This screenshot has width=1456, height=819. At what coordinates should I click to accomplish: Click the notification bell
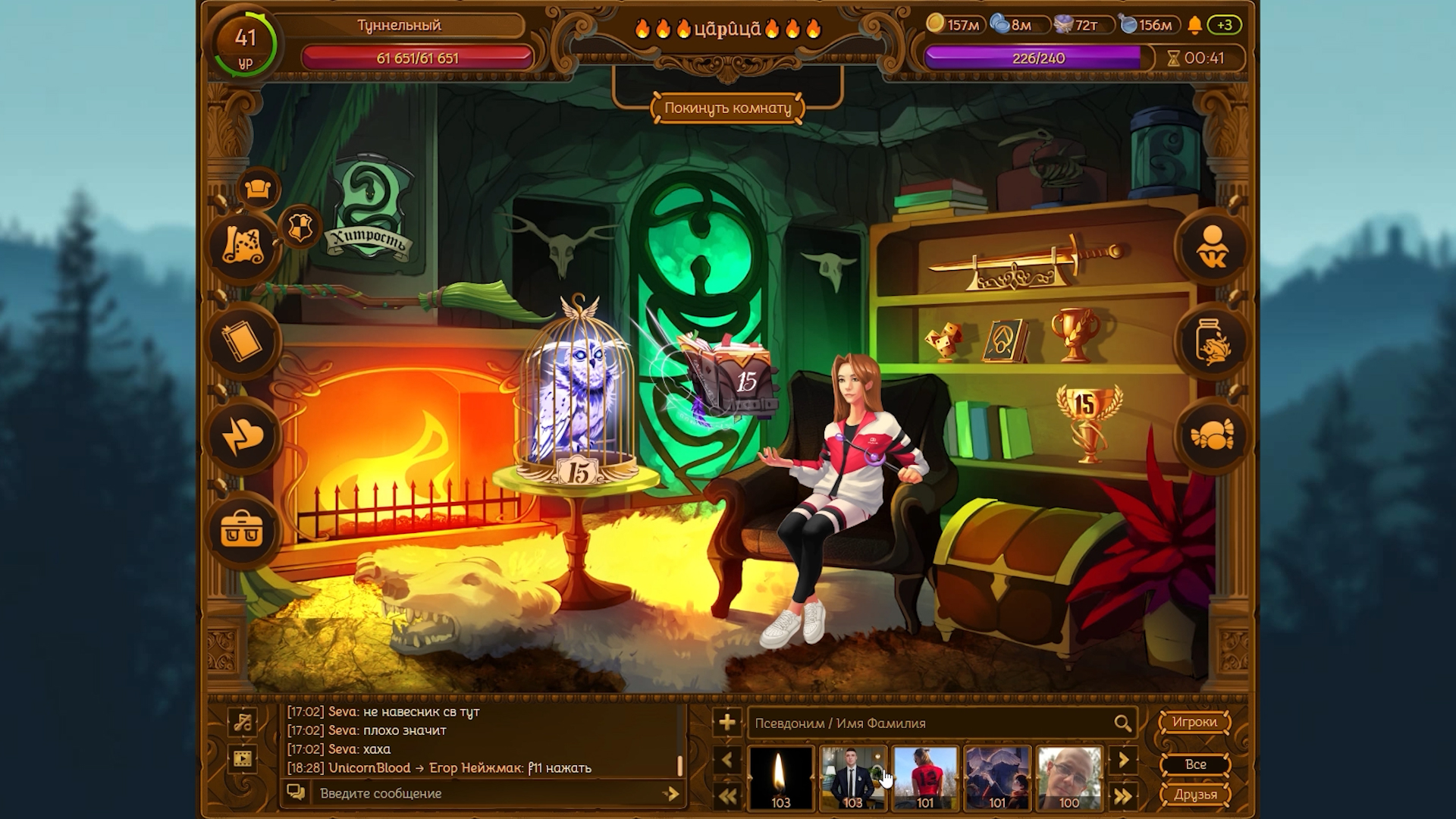(1195, 25)
